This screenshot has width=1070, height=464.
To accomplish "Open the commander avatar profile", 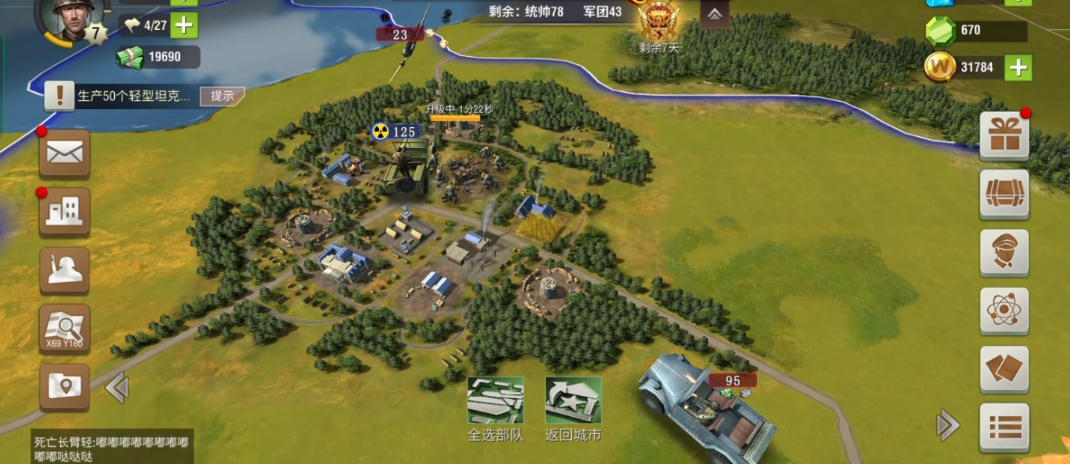I will pos(70,20).
